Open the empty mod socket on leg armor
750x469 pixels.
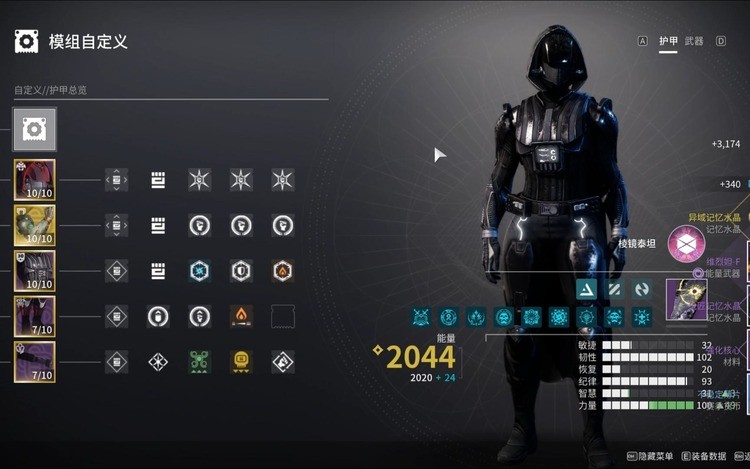283,317
